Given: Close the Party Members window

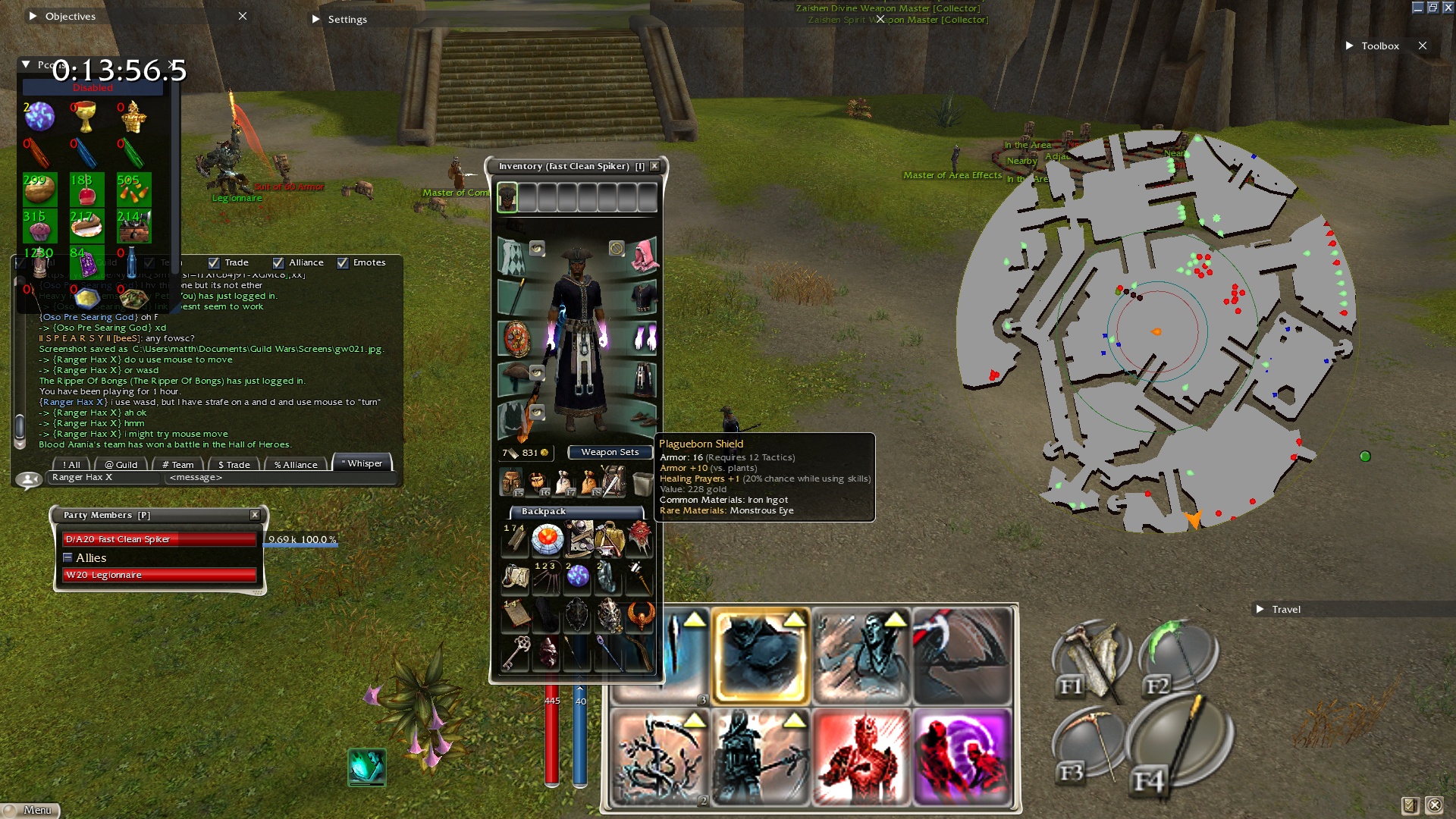Looking at the screenshot, I should pyautogui.click(x=255, y=515).
